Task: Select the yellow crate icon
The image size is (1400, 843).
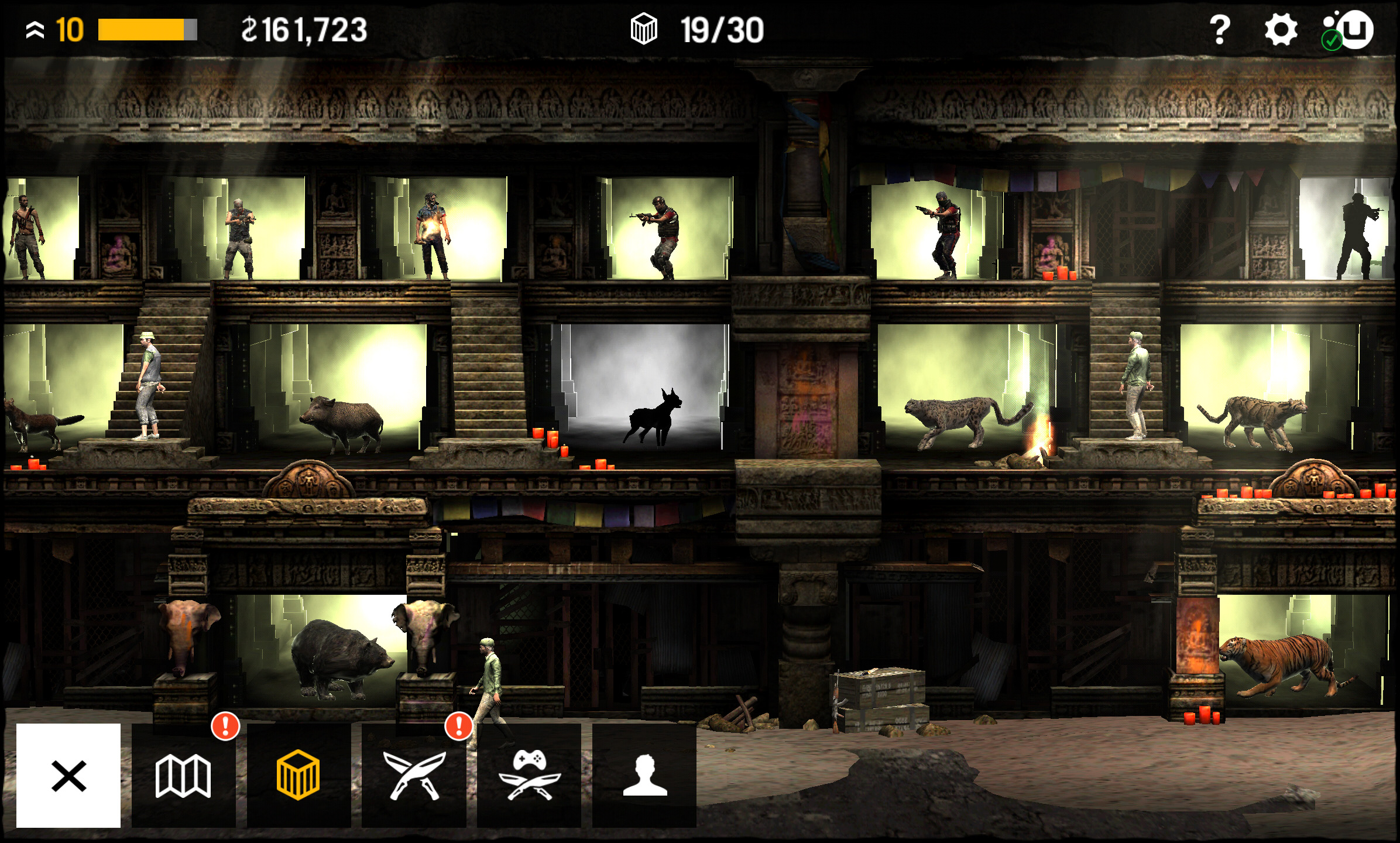Action: coord(298,775)
